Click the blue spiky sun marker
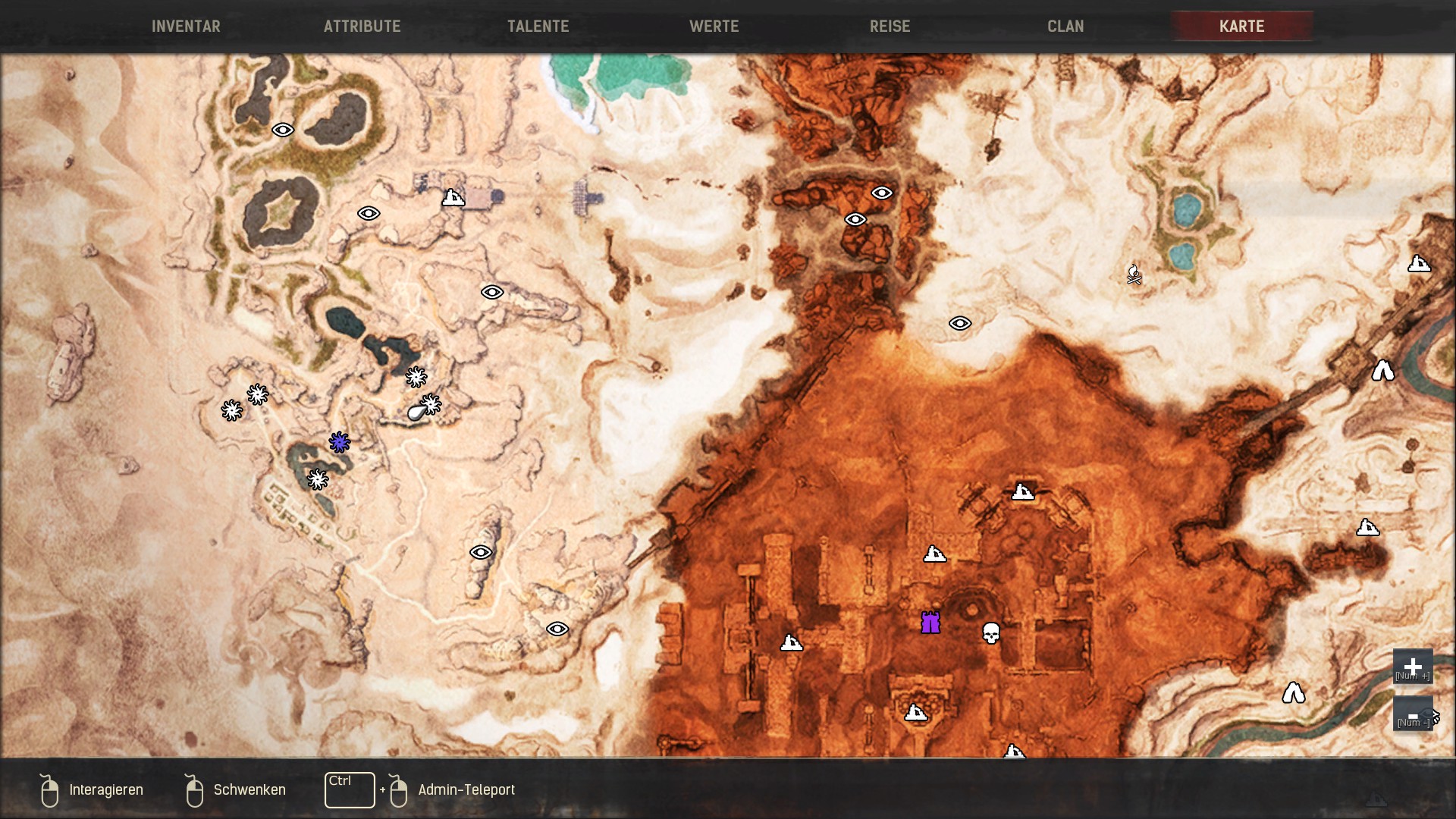Image resolution: width=1456 pixels, height=819 pixels. pyautogui.click(x=339, y=442)
